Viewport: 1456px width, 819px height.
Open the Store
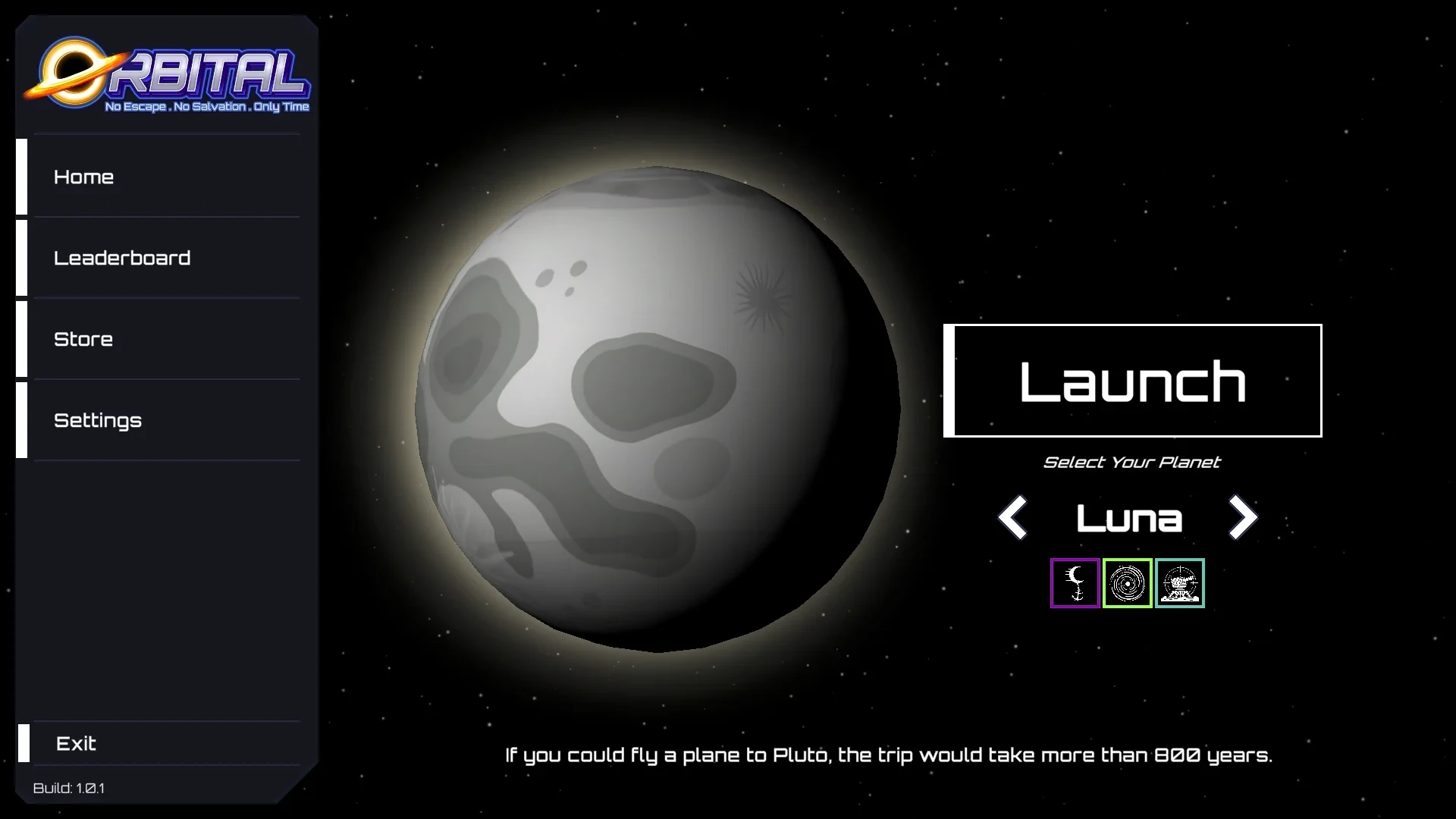[x=83, y=339]
